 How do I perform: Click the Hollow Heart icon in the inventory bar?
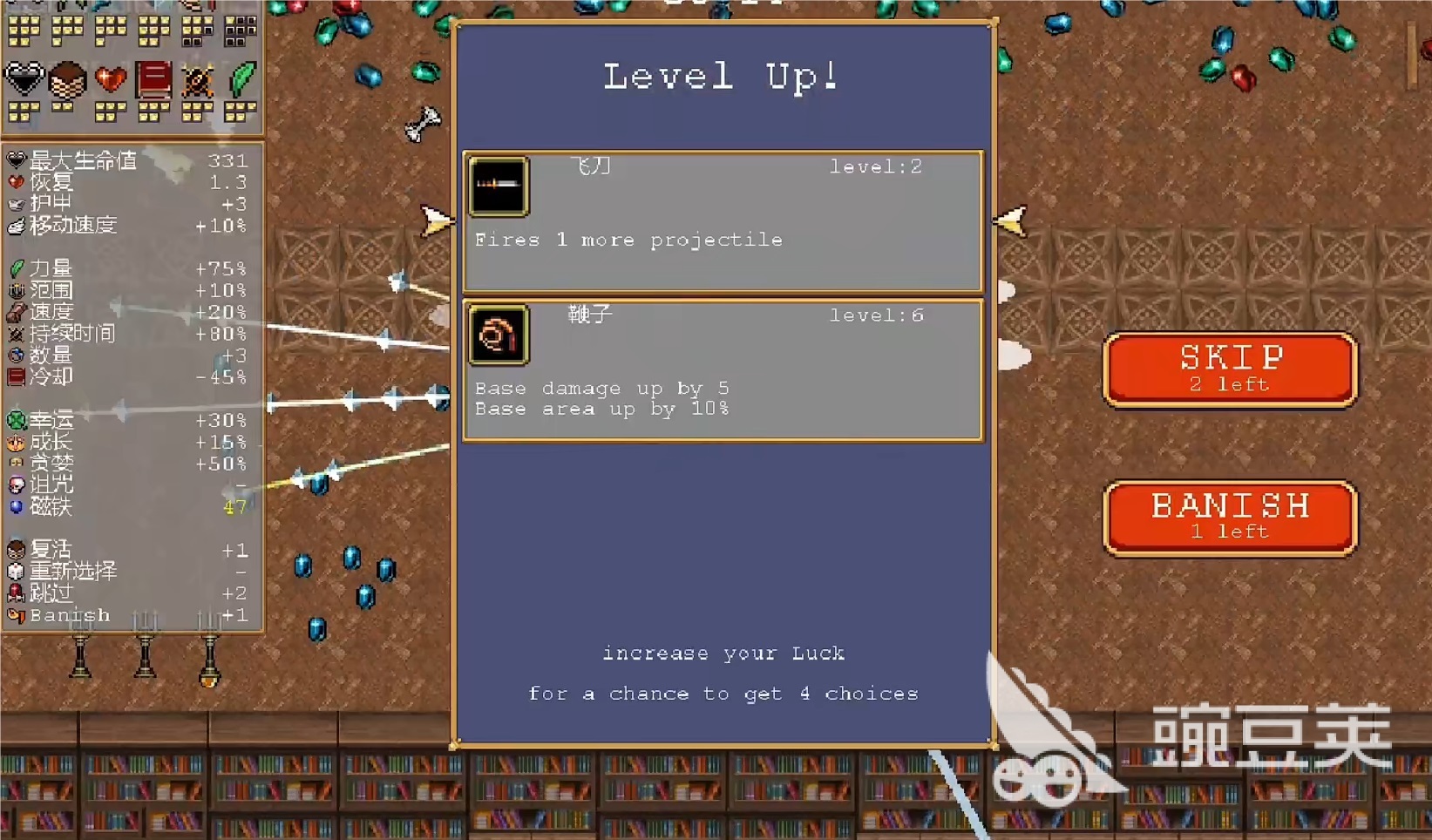pos(24,78)
